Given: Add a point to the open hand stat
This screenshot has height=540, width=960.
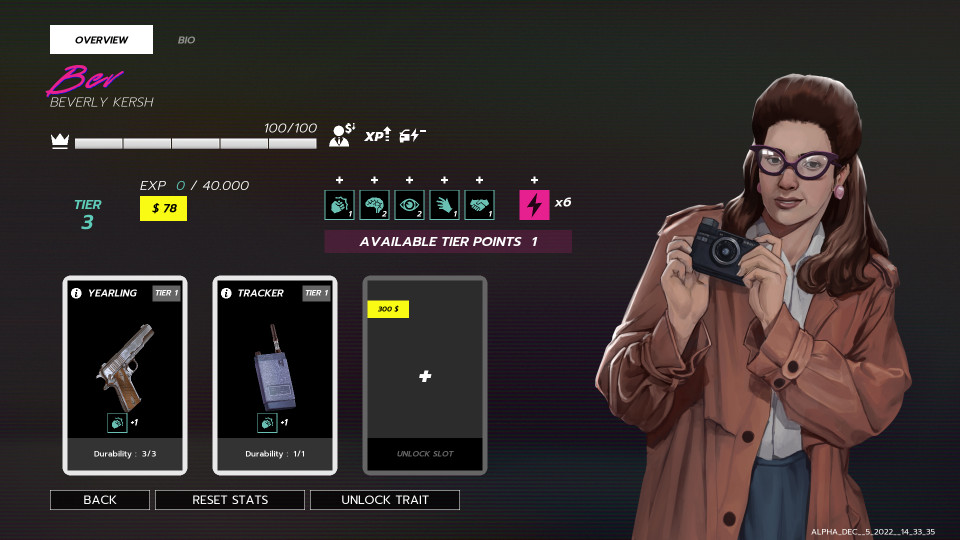Looking at the screenshot, I should coord(445,180).
